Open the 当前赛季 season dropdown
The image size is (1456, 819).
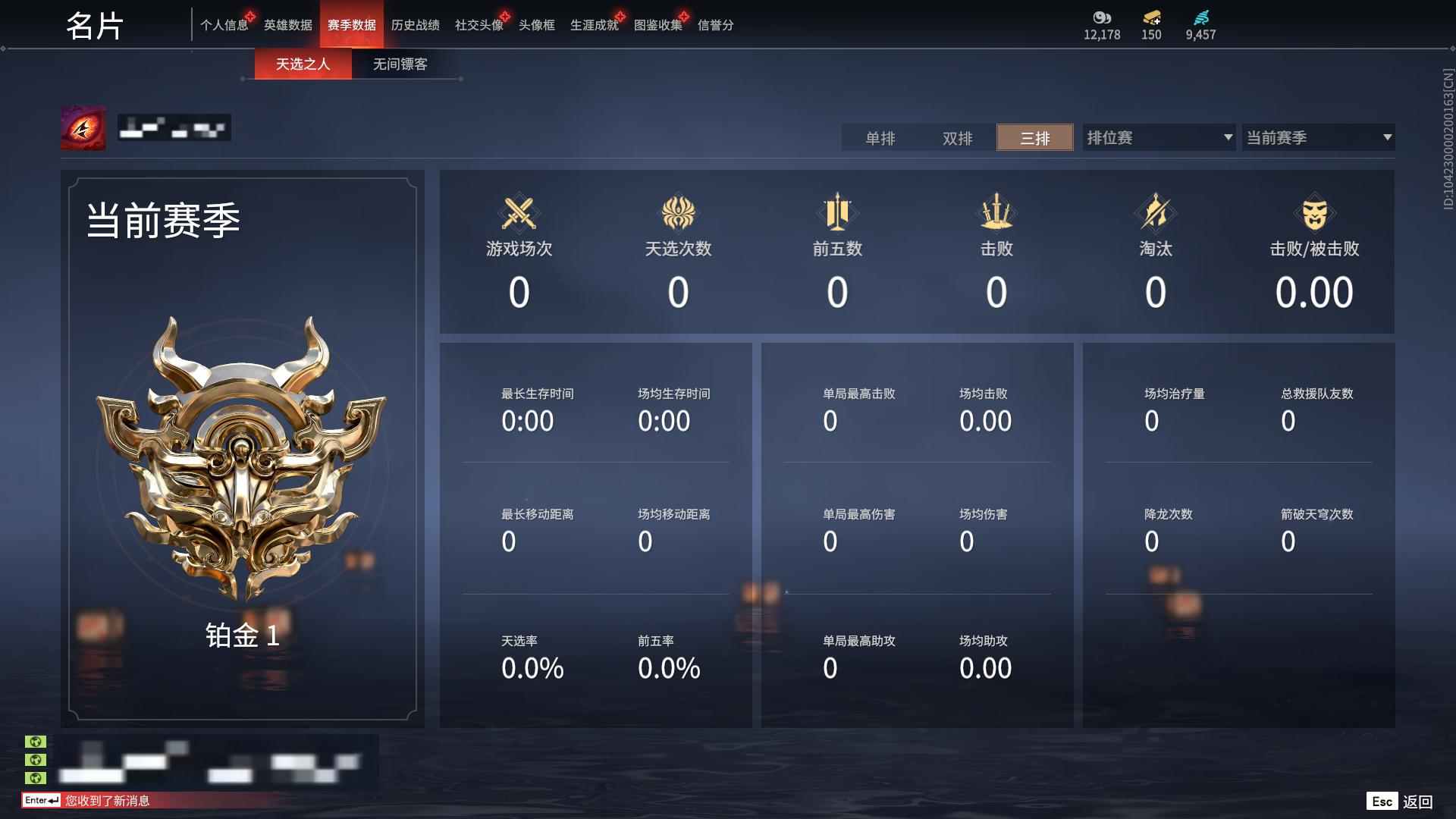(x=1317, y=138)
